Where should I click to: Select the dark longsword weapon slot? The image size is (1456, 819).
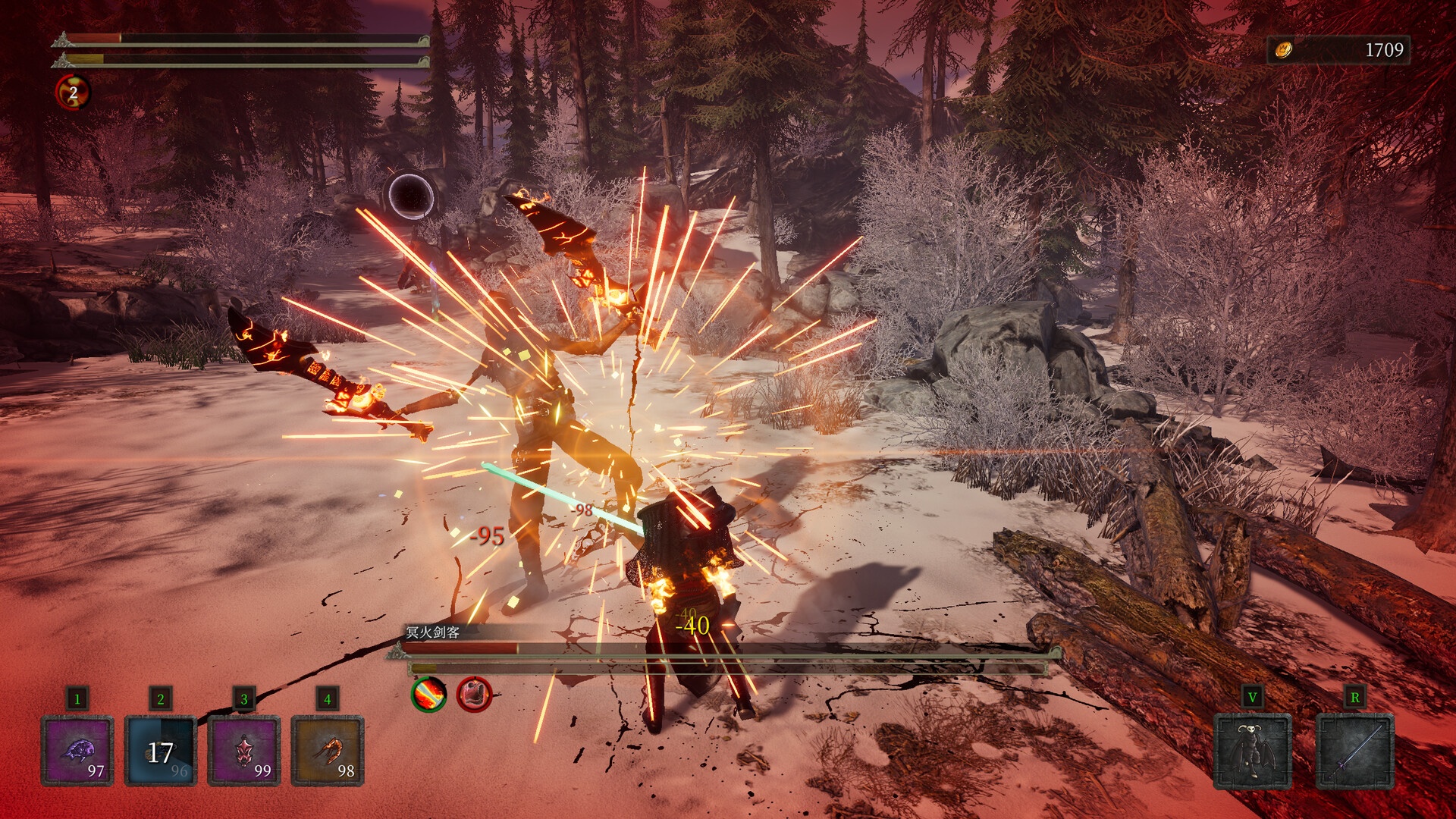(x=1354, y=751)
